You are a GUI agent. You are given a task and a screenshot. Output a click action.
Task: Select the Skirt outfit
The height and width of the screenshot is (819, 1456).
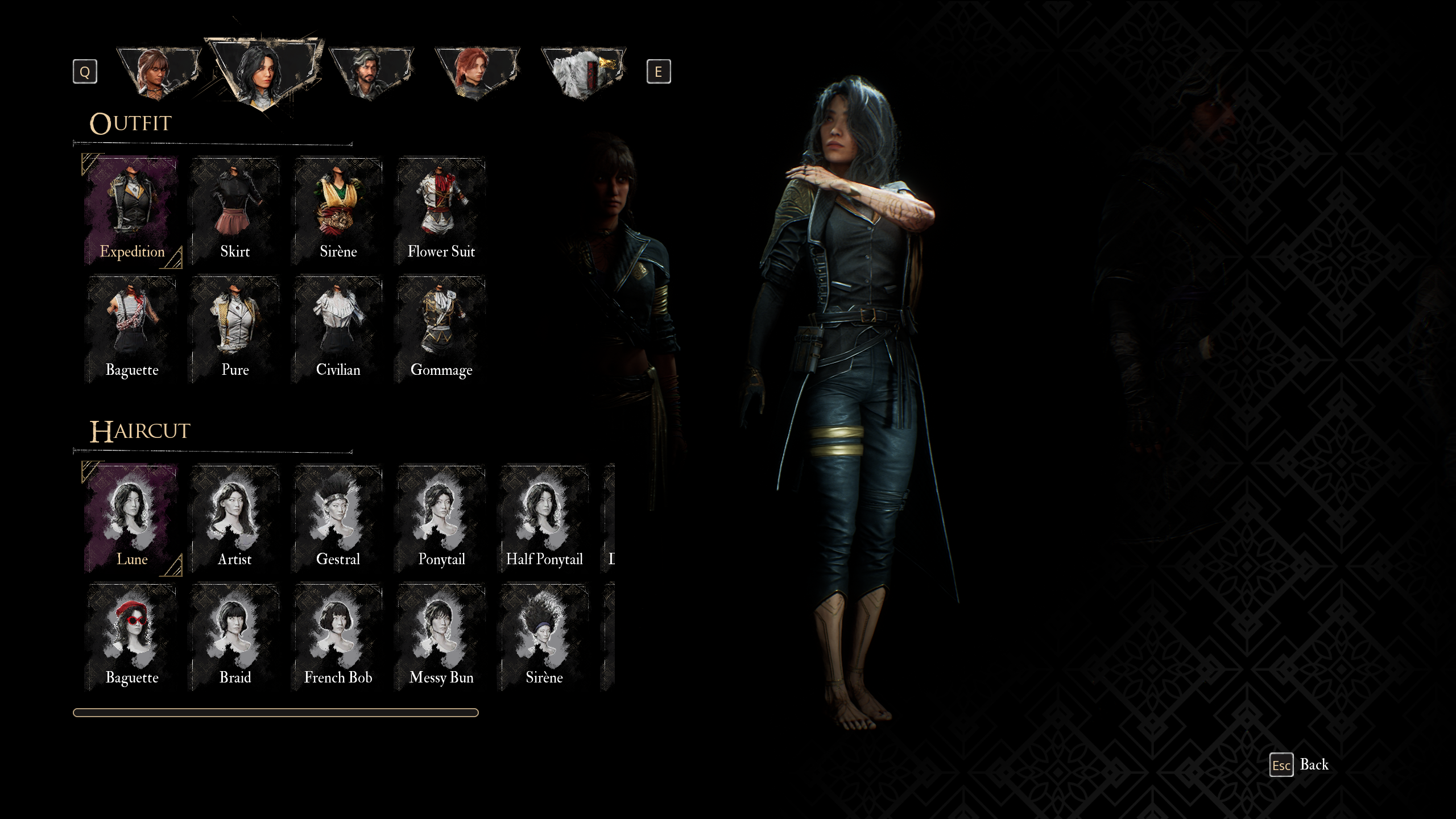235,210
